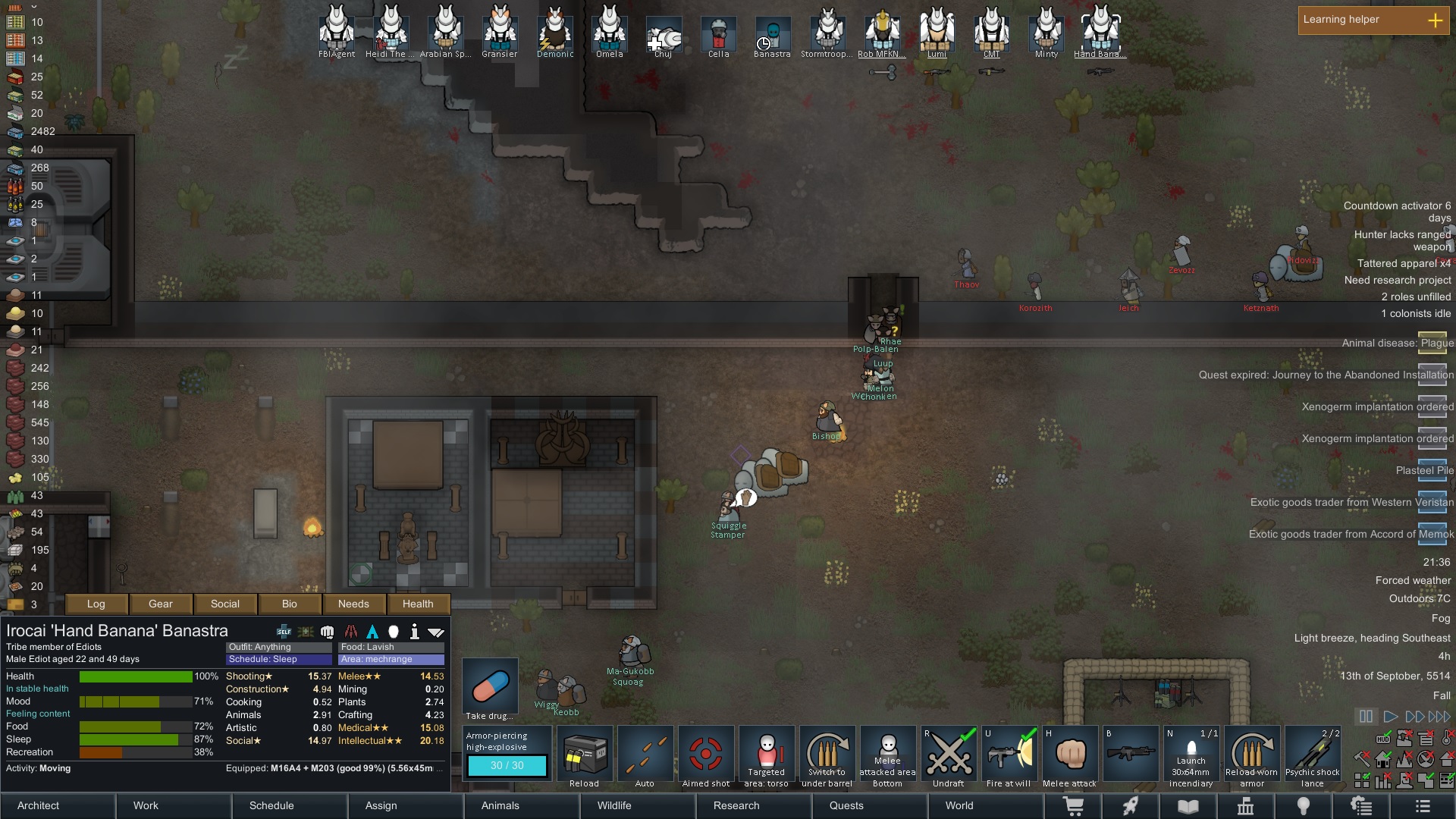The height and width of the screenshot is (819, 1456).
Task: Click the Reload ammo button
Action: pyautogui.click(x=585, y=756)
